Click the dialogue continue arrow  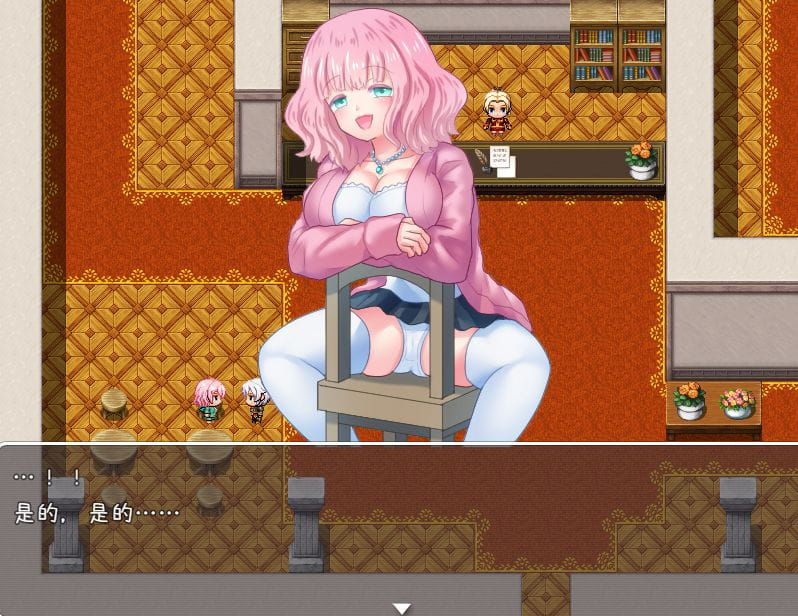pyautogui.click(x=401, y=608)
